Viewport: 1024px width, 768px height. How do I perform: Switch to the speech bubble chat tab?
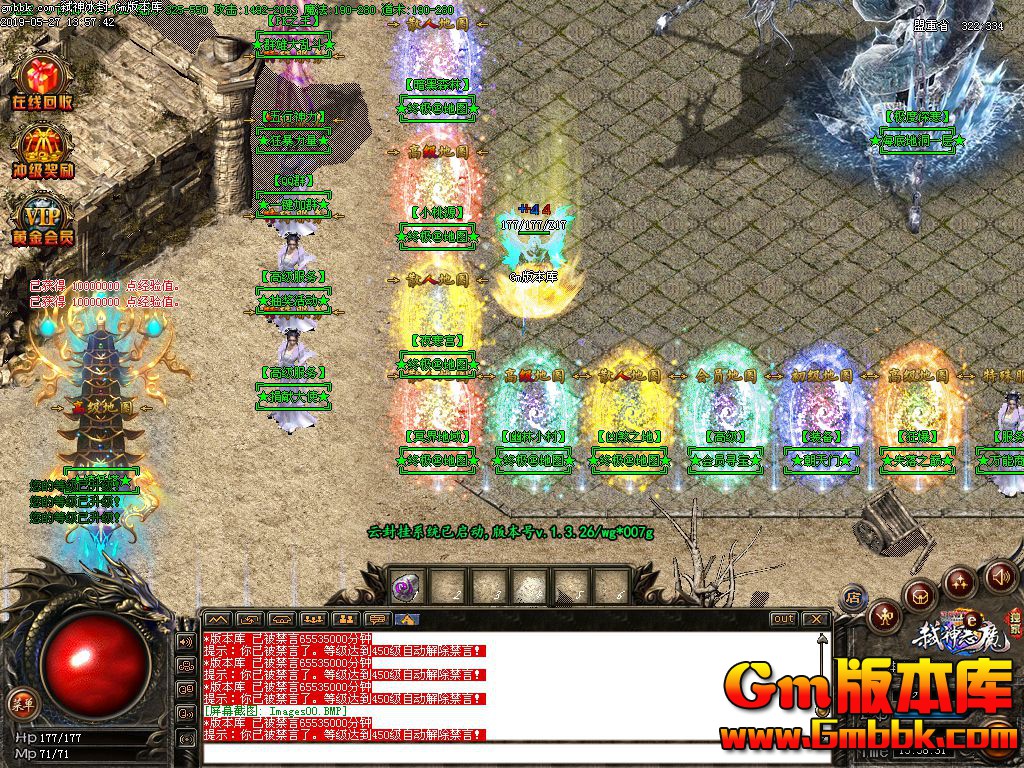tap(377, 619)
